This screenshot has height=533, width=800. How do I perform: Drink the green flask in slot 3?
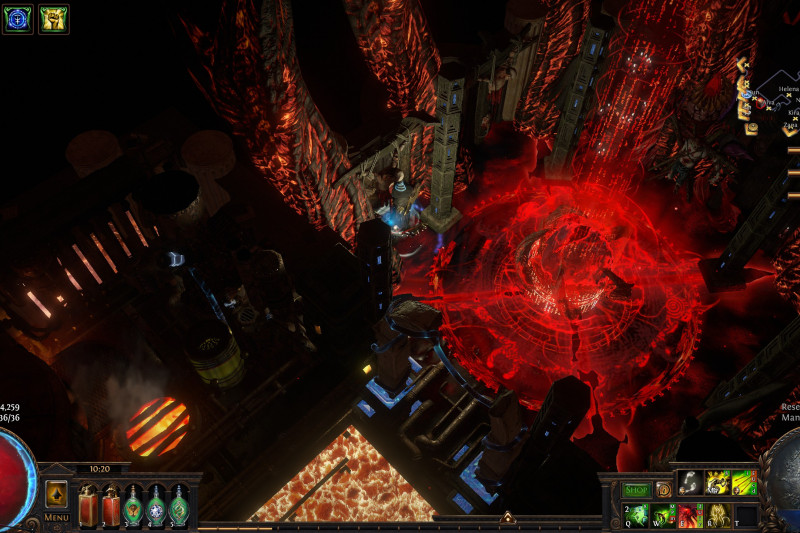pos(132,504)
